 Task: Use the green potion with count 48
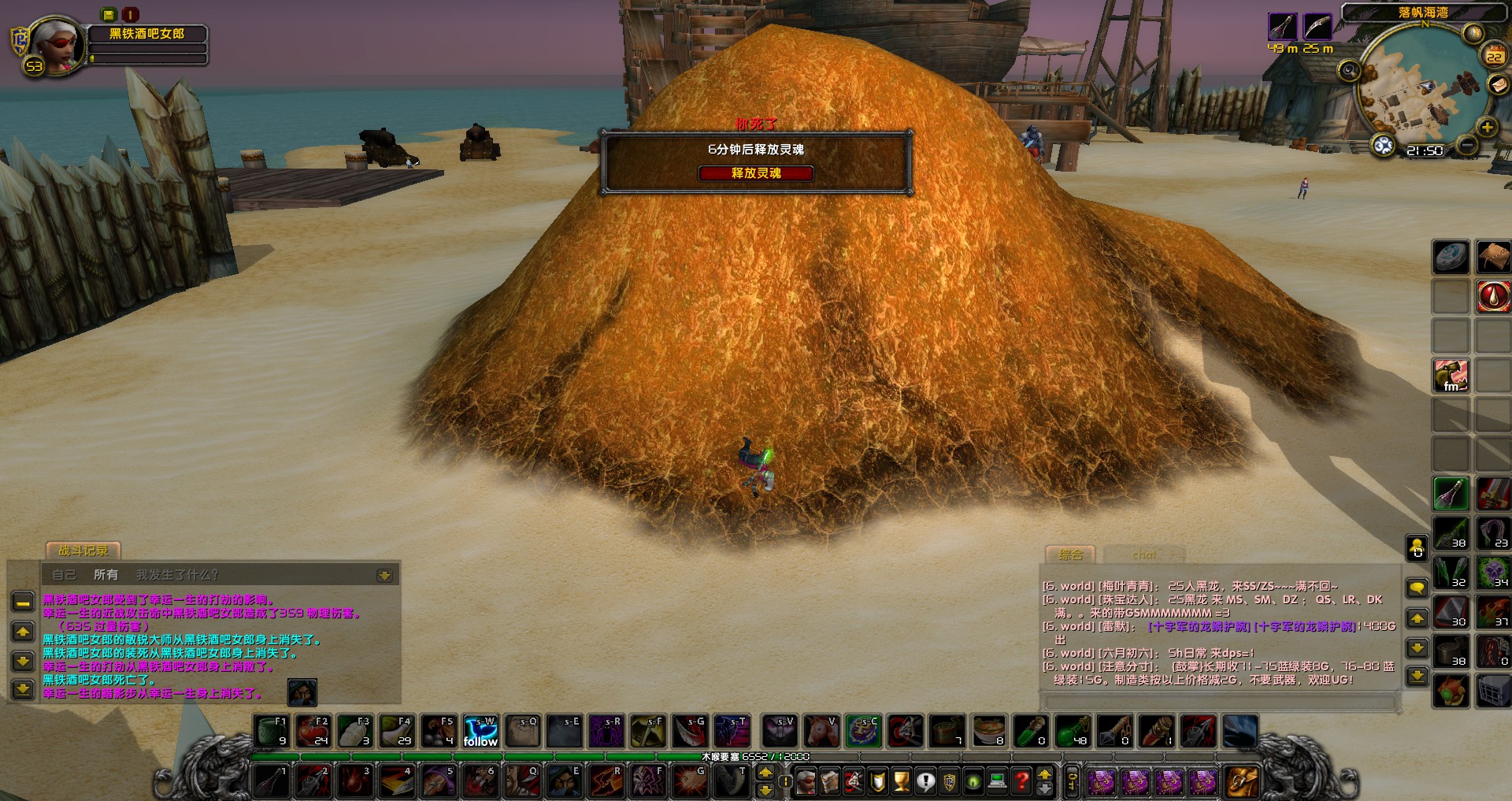coord(1073,732)
